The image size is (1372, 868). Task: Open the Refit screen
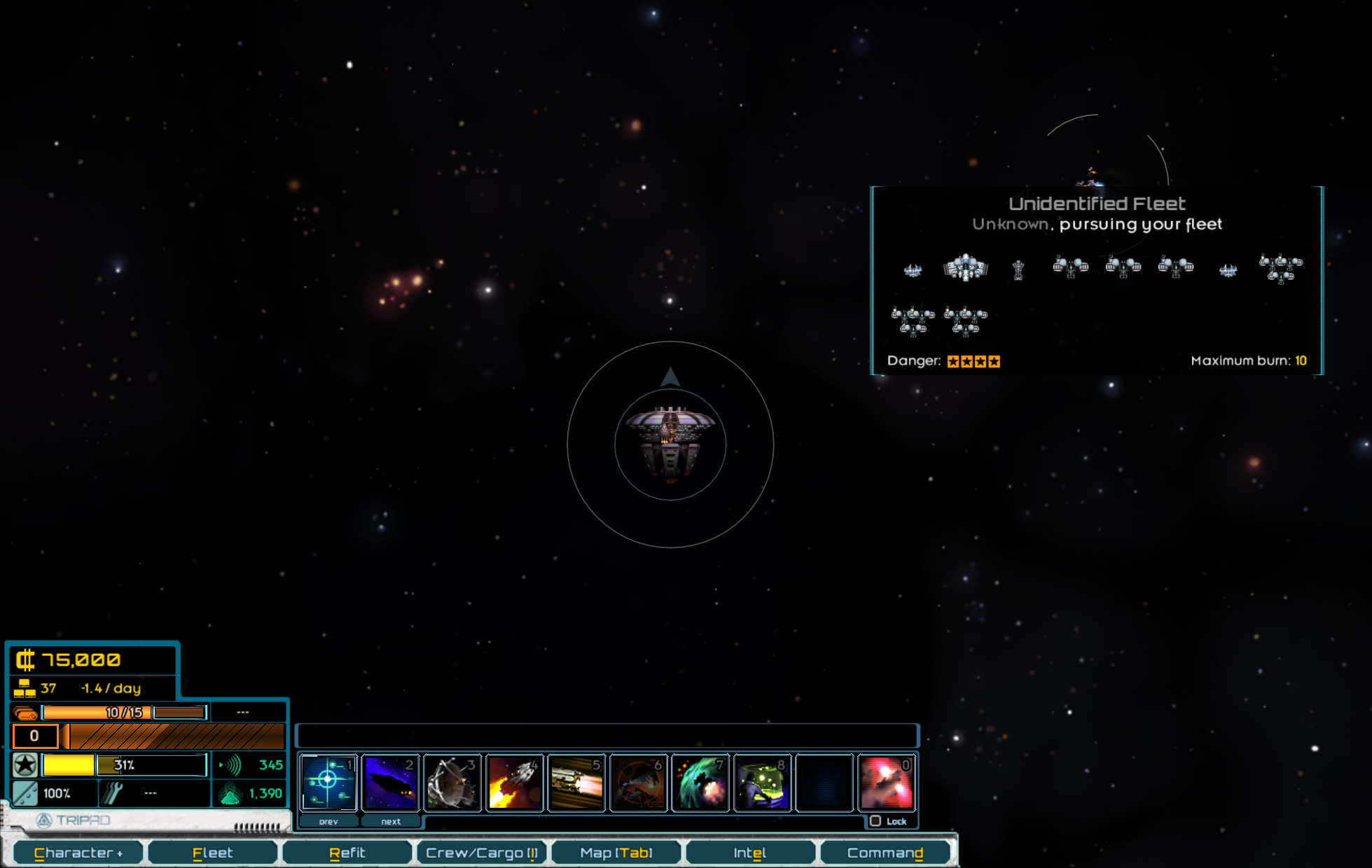(x=347, y=853)
